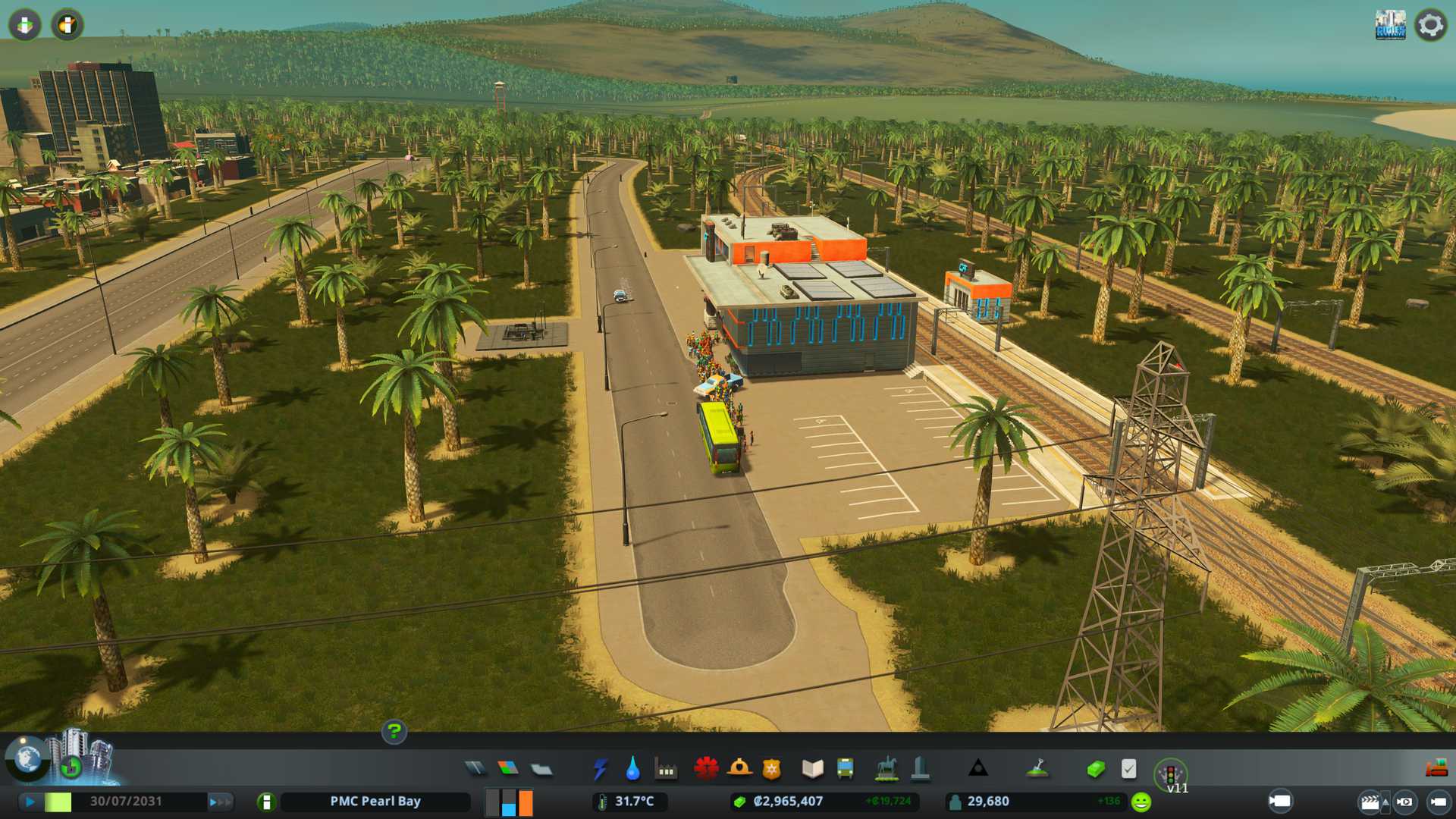Open the city info for PMC Pearl Bay
This screenshot has width=1456, height=819.
click(375, 802)
